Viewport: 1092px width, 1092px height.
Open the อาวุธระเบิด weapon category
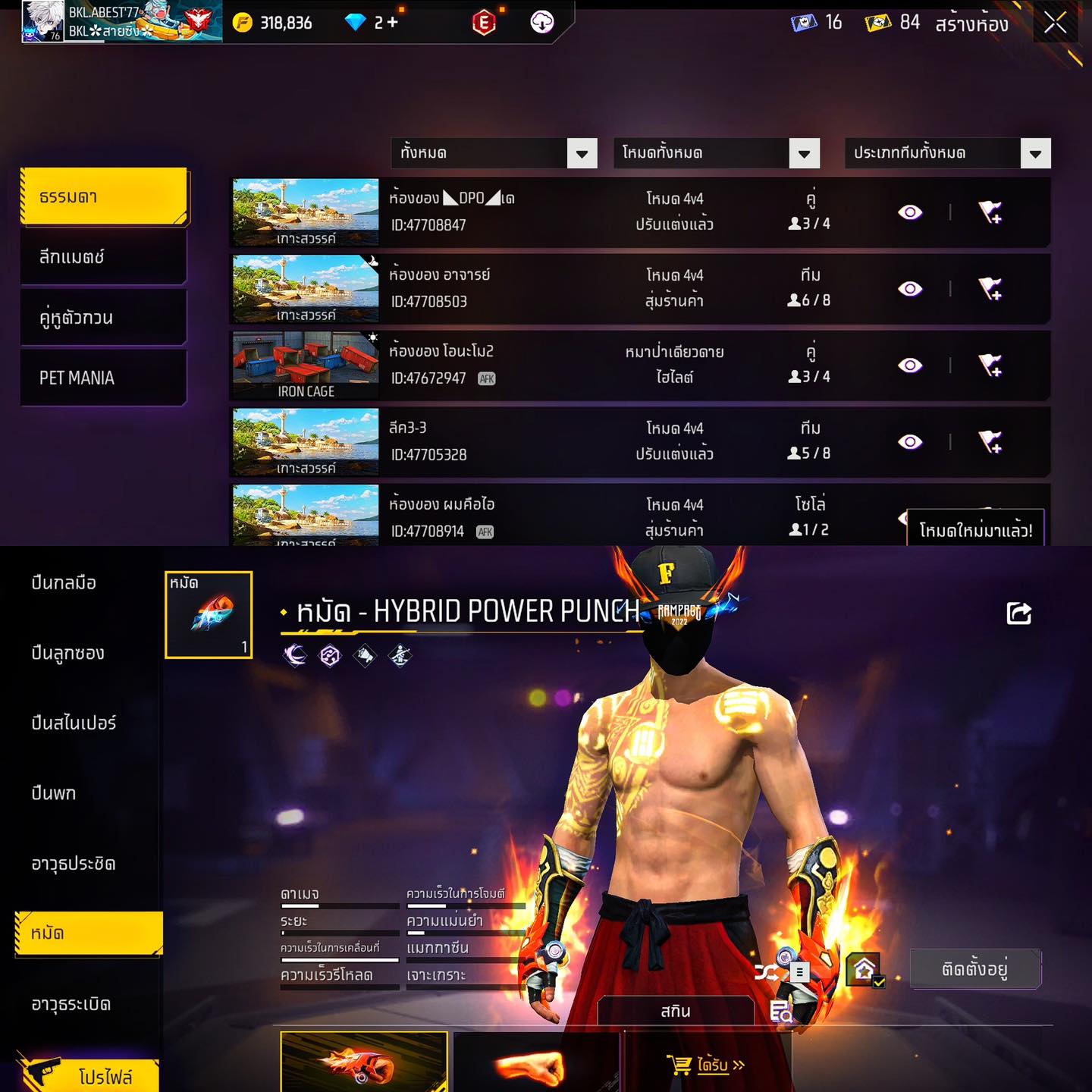point(71,1004)
